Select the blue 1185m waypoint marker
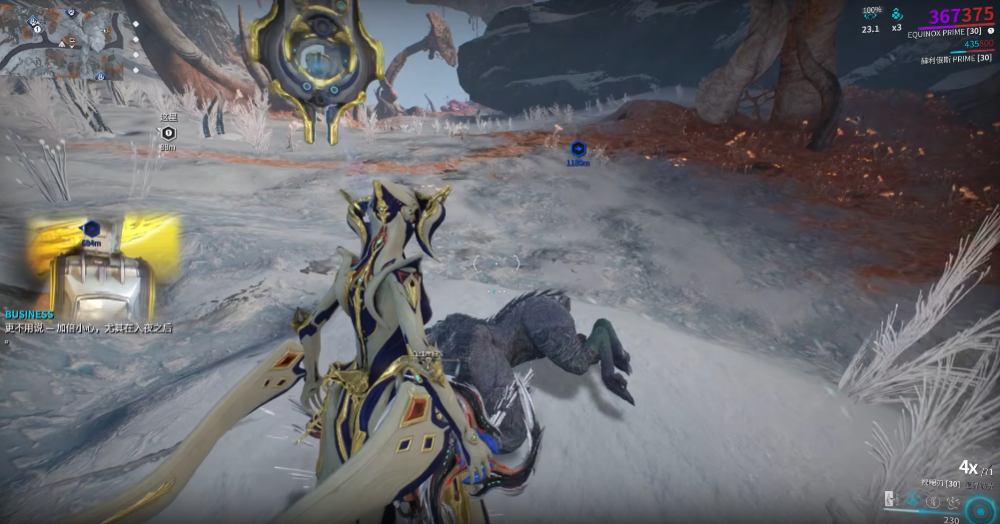1000x524 pixels. click(577, 148)
